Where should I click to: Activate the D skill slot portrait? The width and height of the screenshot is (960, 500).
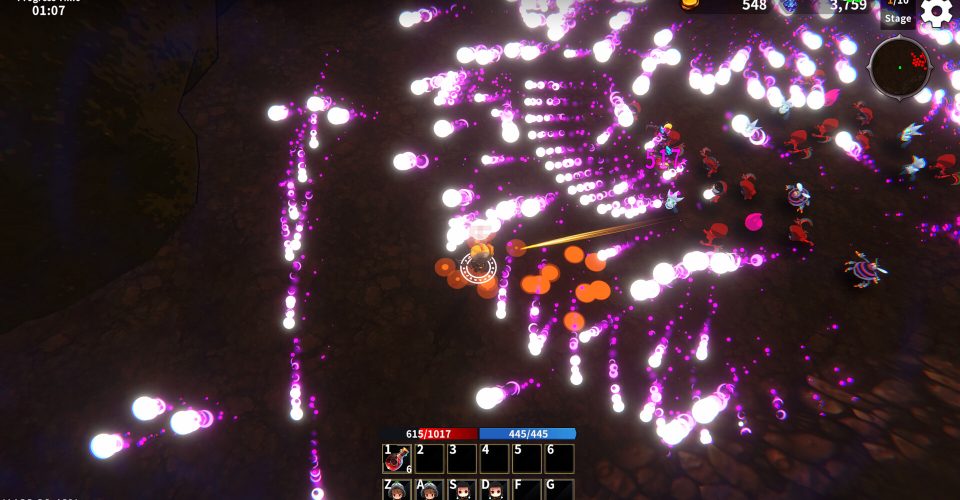[x=494, y=490]
